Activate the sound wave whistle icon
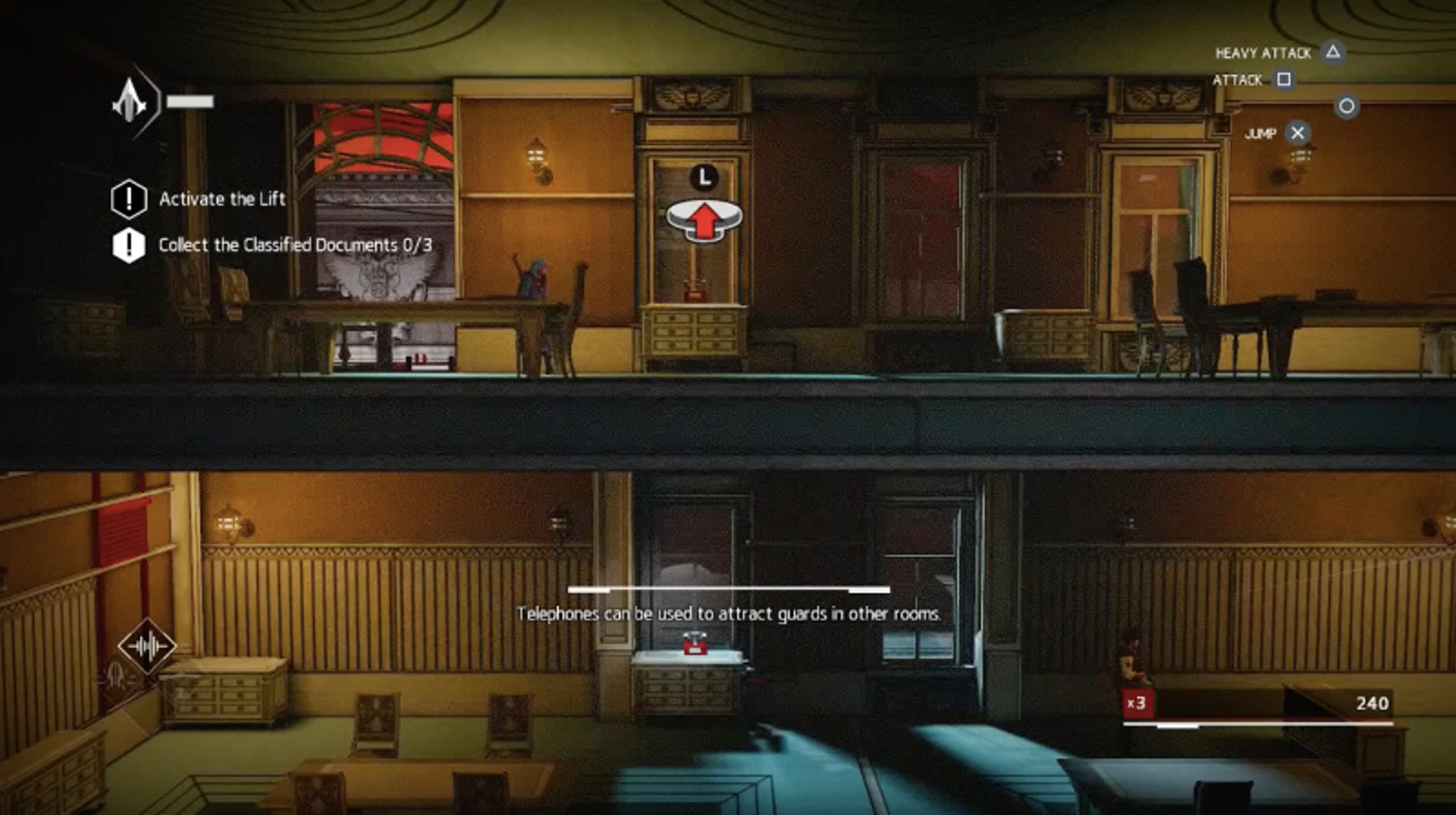 pos(147,647)
